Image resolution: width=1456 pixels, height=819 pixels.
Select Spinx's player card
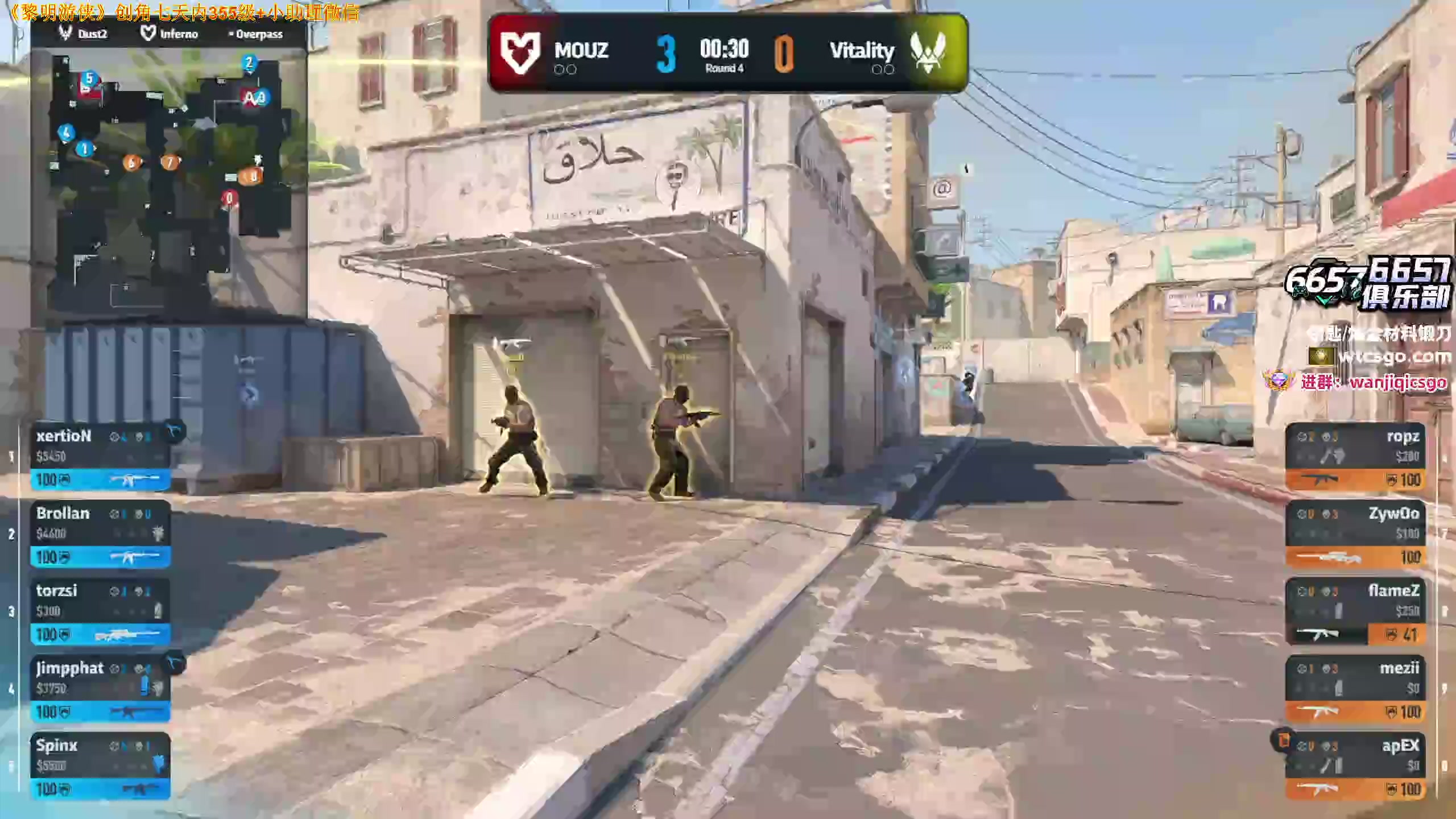pos(100,766)
